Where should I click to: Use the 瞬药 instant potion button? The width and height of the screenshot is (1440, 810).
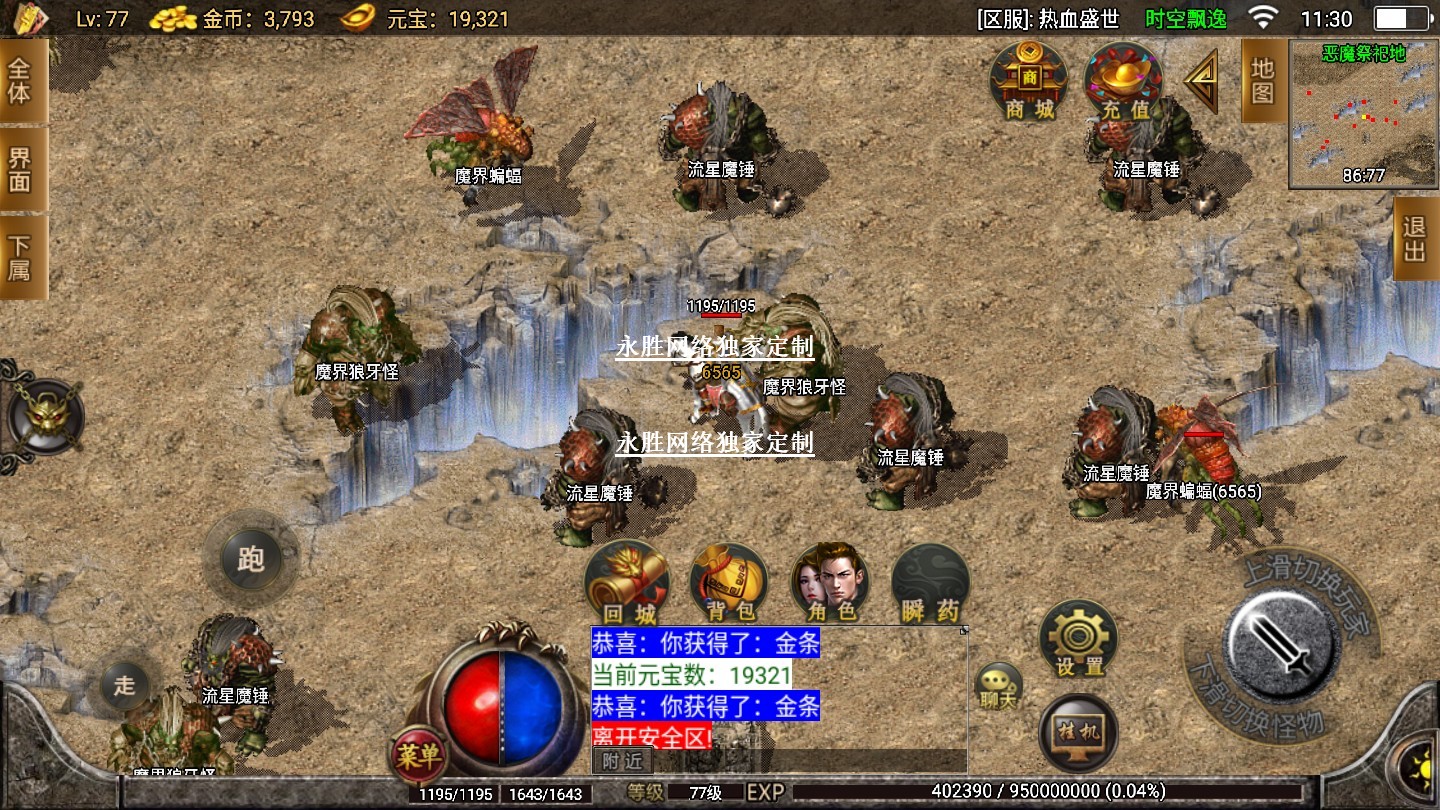point(931,584)
